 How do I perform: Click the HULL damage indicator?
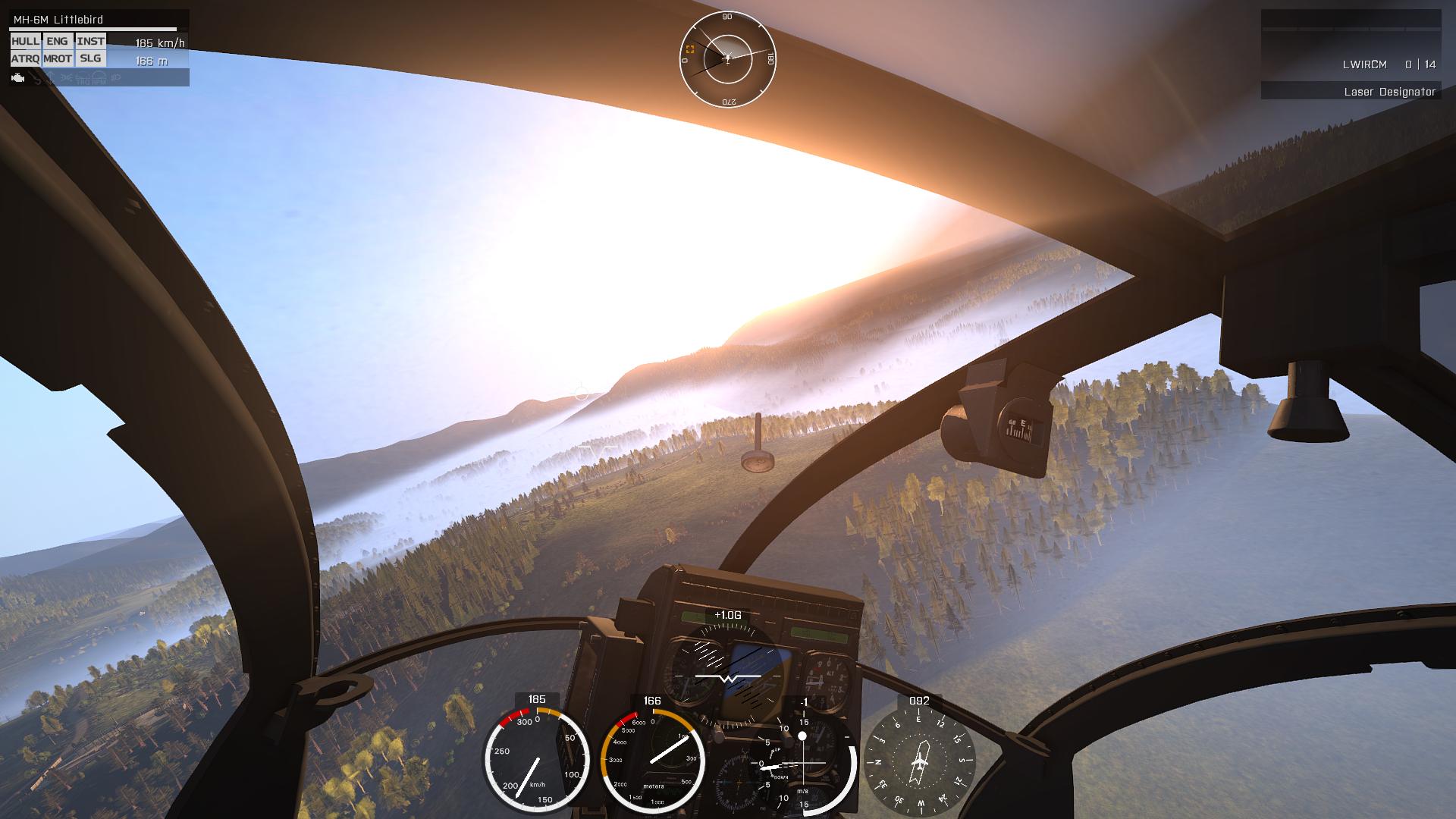click(x=25, y=42)
